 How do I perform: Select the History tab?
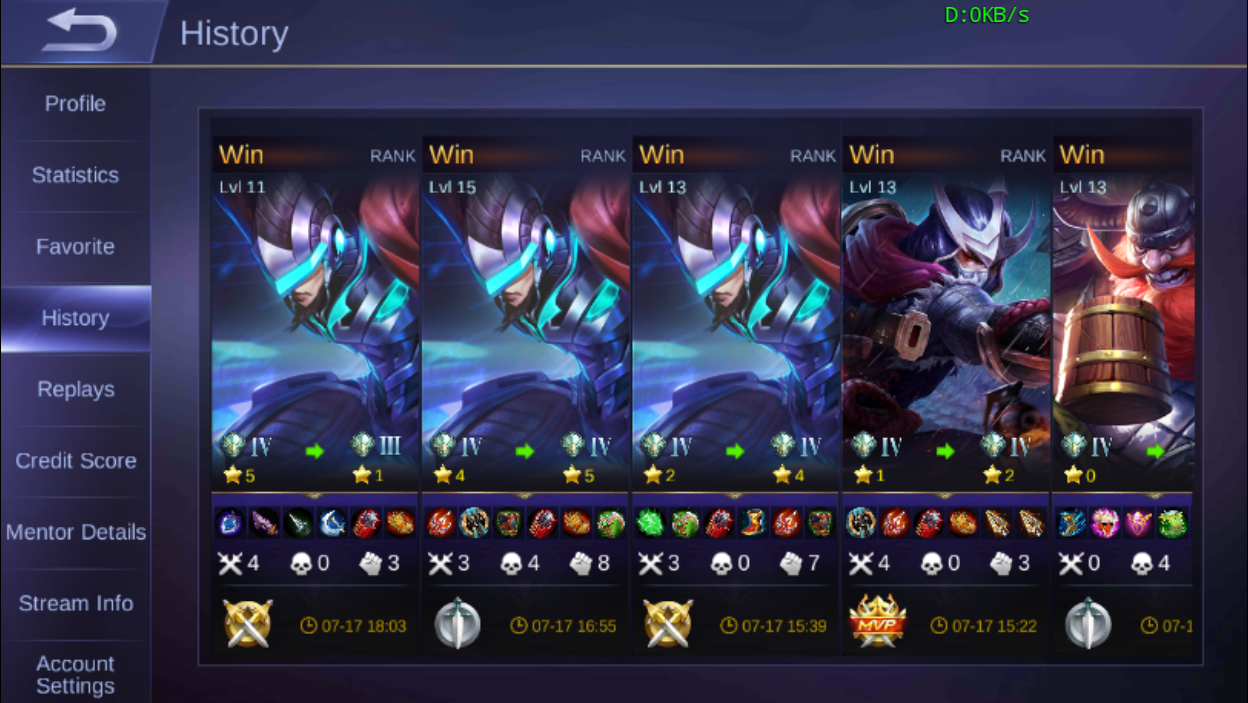[x=75, y=318]
